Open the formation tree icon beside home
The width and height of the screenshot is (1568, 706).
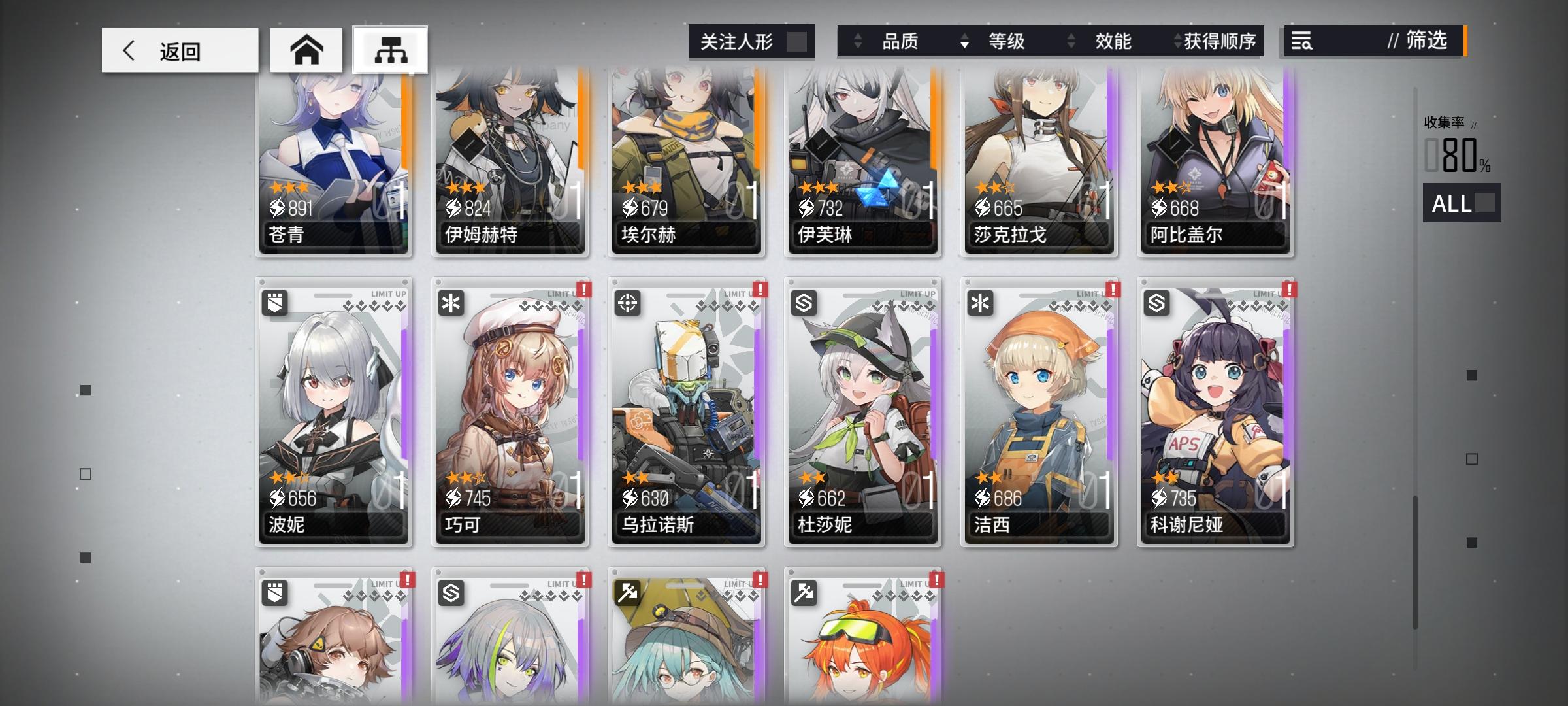coord(390,49)
